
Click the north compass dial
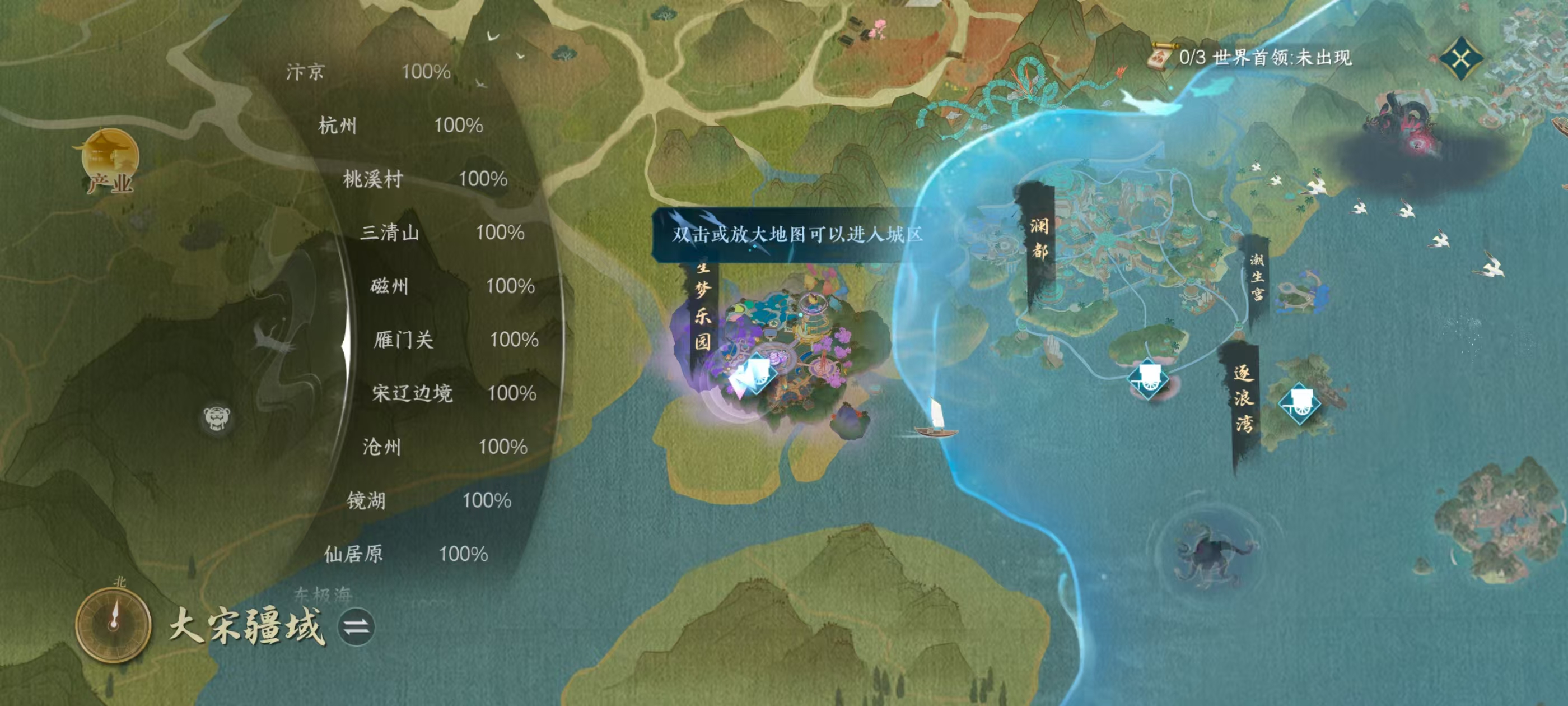pos(113,624)
